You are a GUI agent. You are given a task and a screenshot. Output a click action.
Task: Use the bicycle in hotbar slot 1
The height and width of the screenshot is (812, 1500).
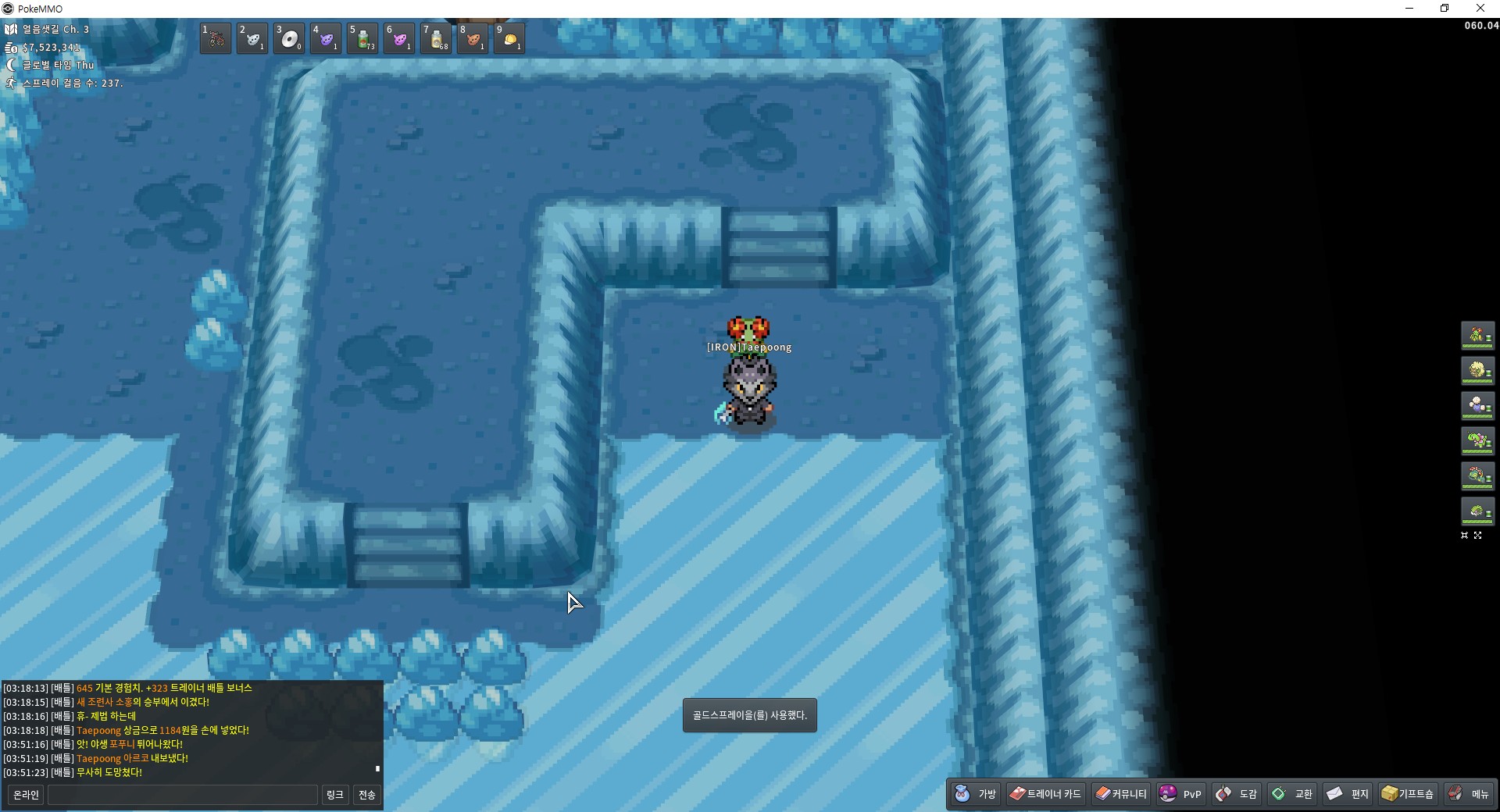coord(216,38)
